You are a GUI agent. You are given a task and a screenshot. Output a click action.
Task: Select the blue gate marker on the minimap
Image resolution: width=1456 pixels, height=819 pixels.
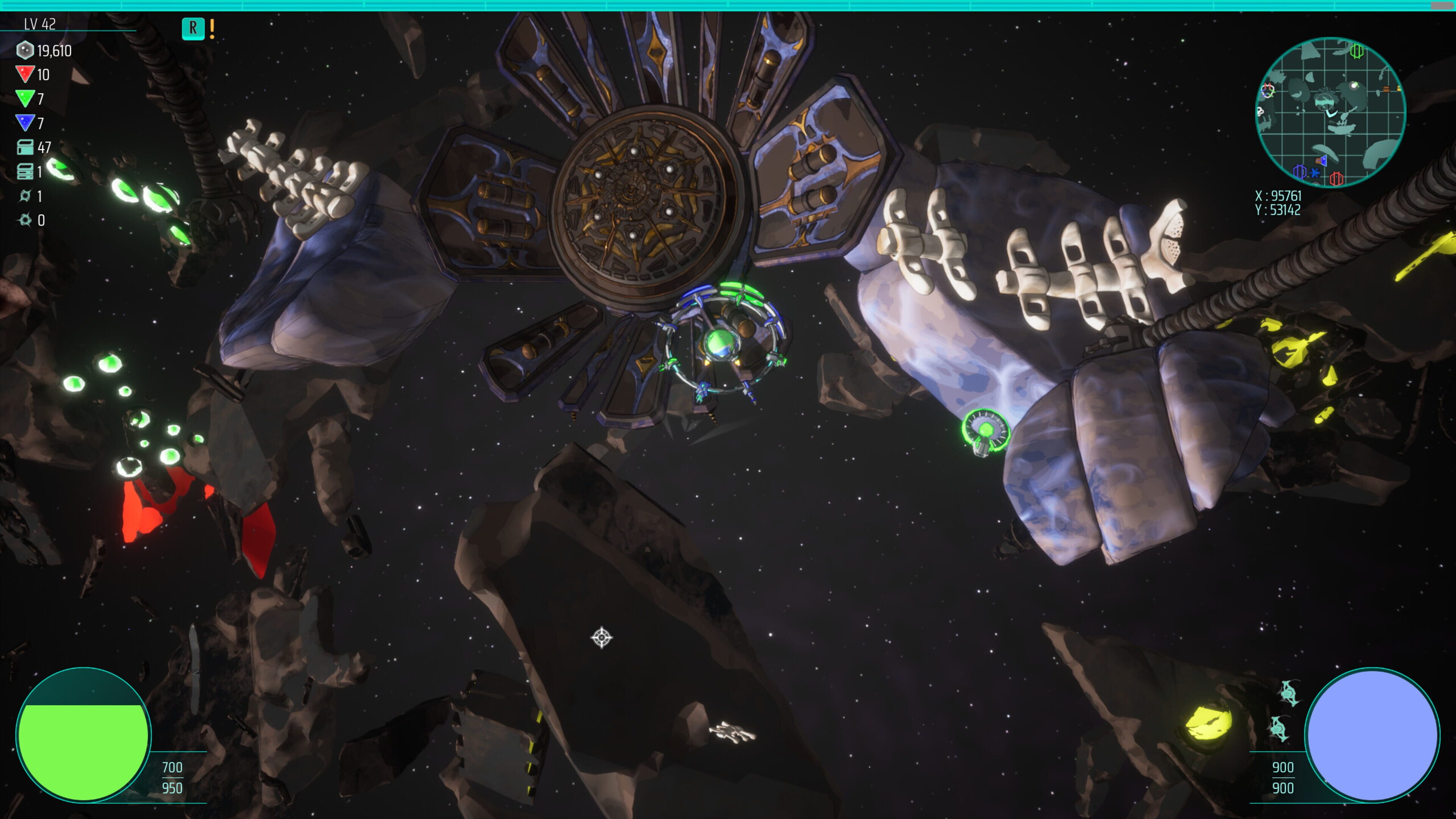(x=1299, y=171)
